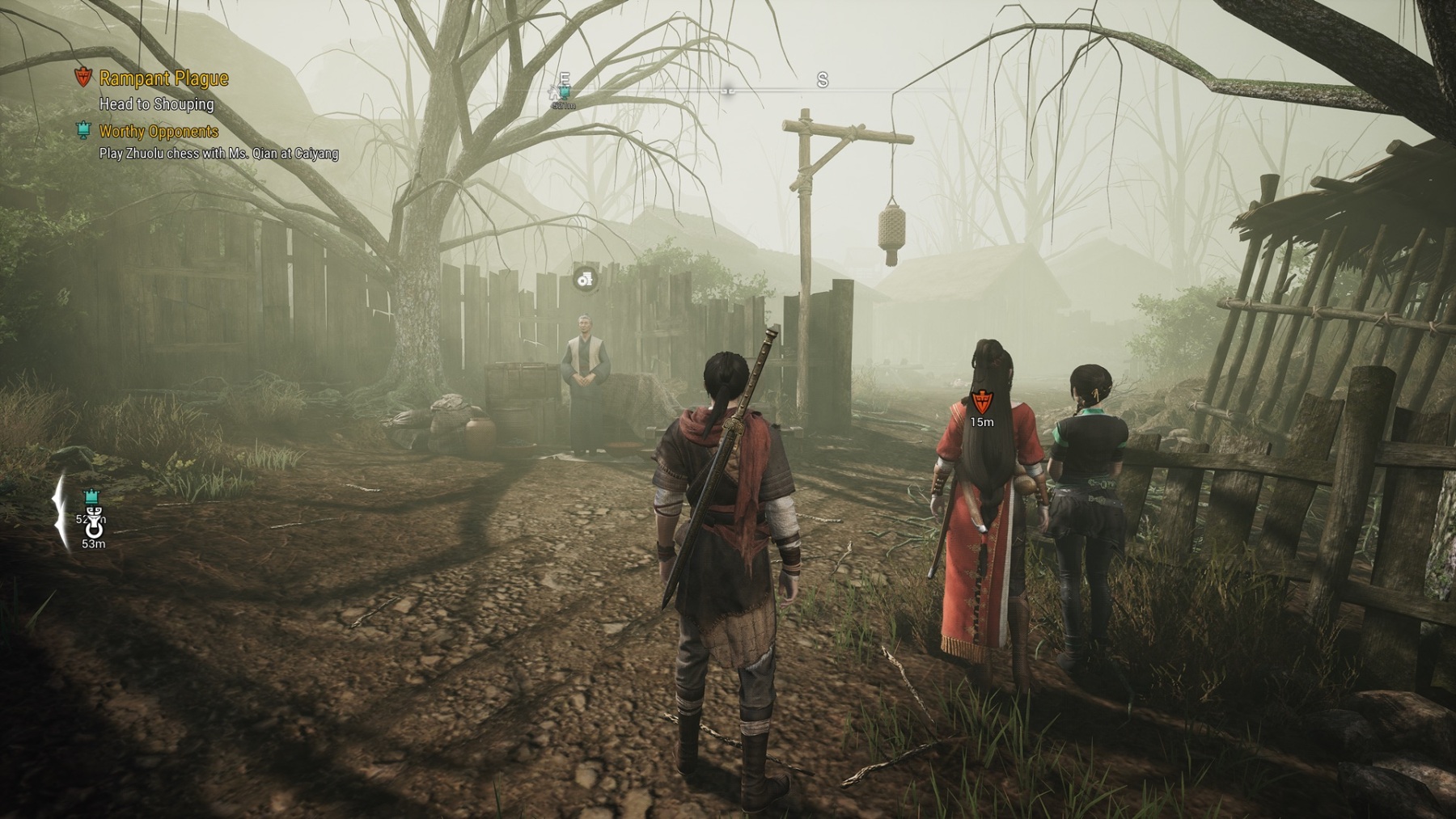The height and width of the screenshot is (819, 1456).
Task: Select the Rampant Plague quest tracker entry
Action: [x=163, y=78]
